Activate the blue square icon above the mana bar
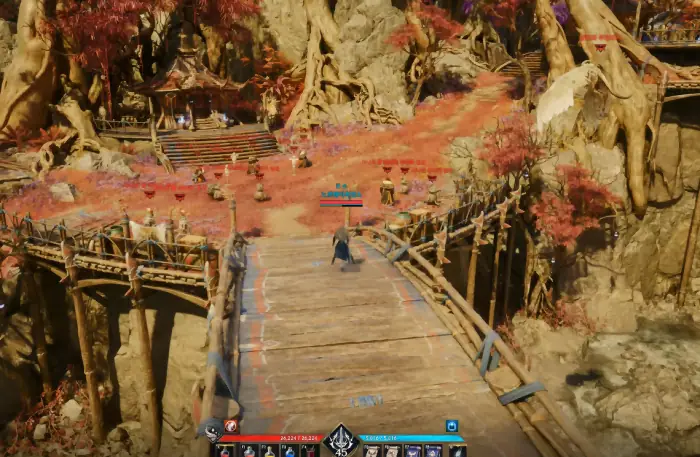Viewport: 700px width, 457px height. [x=452, y=425]
